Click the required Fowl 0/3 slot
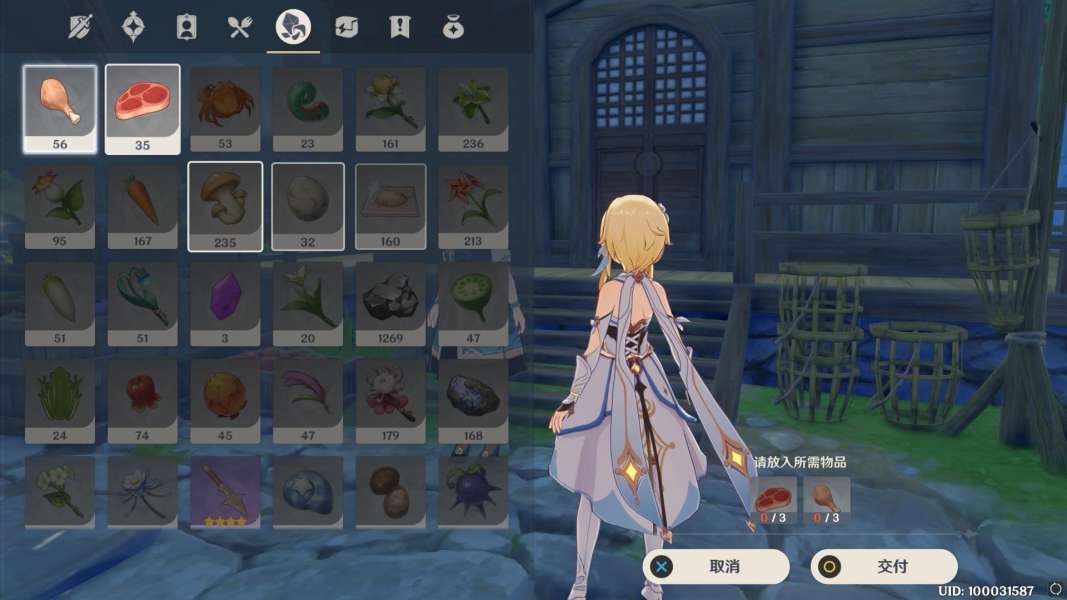The height and width of the screenshot is (600, 1067). click(x=826, y=499)
